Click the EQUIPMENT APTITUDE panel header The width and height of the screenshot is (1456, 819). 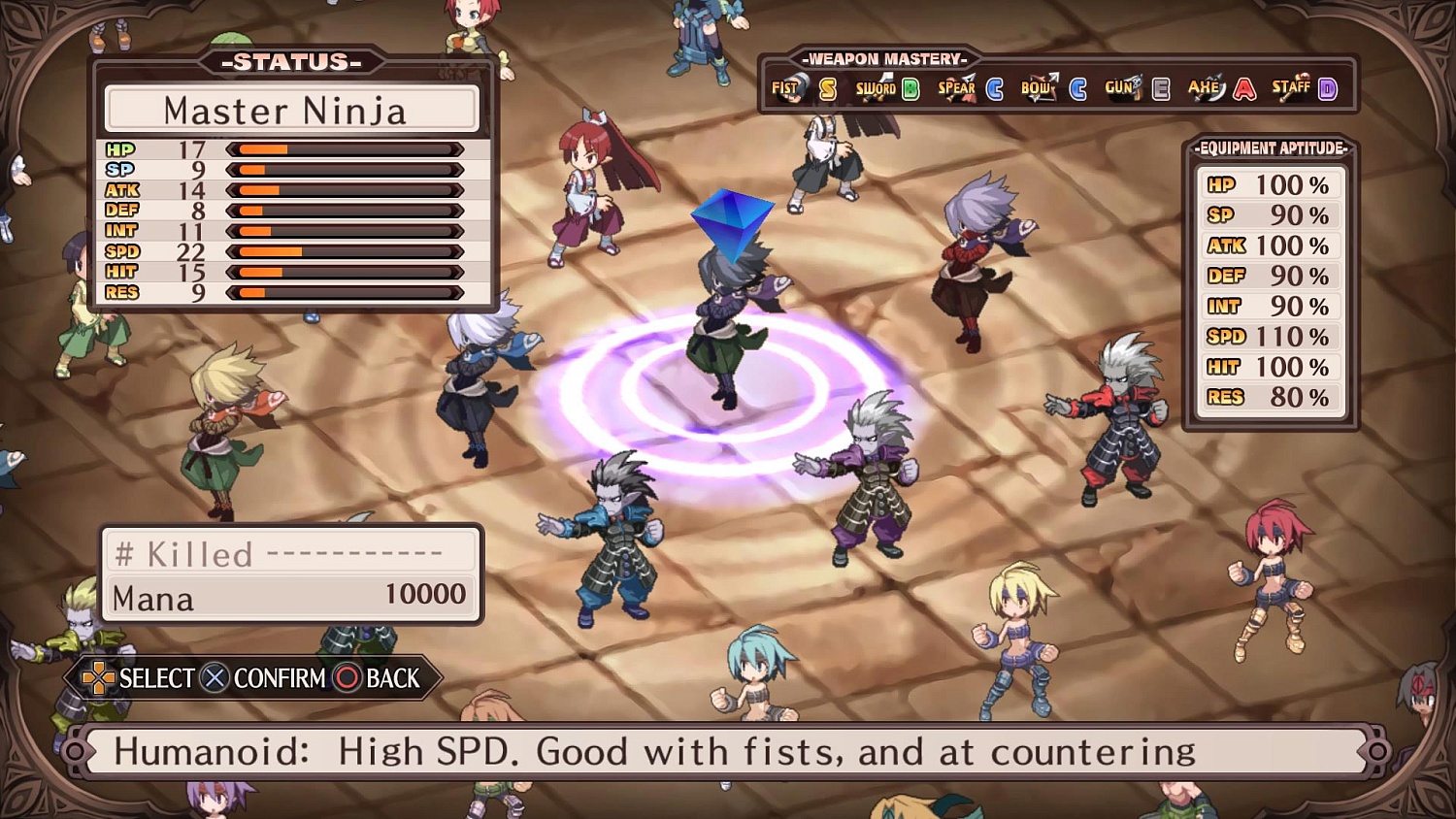coord(1270,149)
